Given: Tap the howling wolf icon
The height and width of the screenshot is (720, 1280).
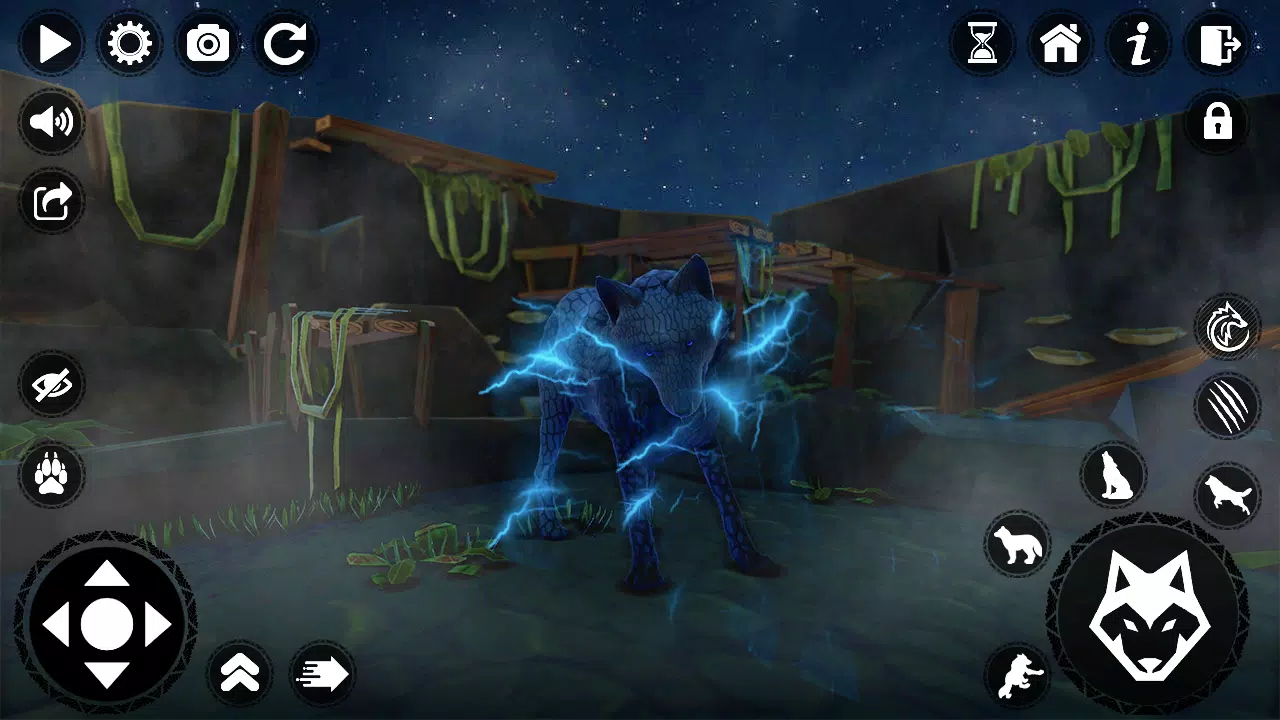Looking at the screenshot, I should (x=1113, y=477).
